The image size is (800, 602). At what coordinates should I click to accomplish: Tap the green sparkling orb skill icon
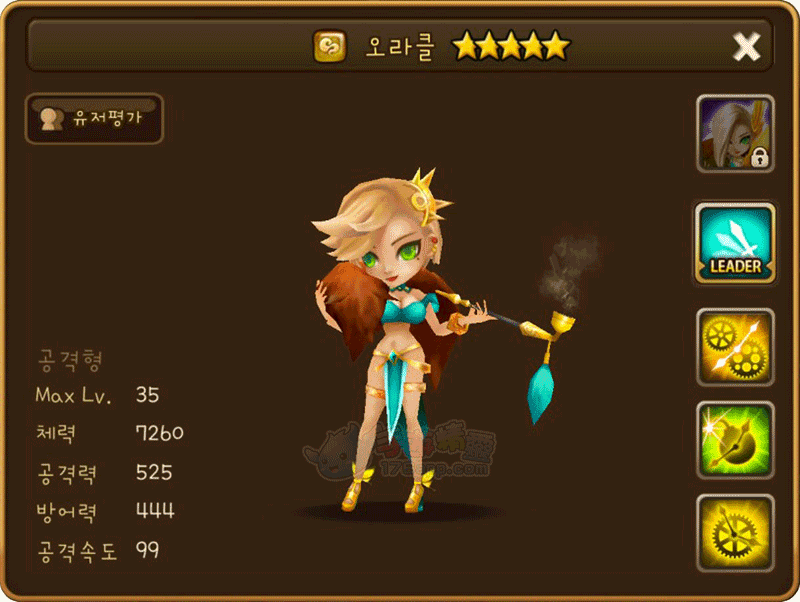[x=735, y=440]
